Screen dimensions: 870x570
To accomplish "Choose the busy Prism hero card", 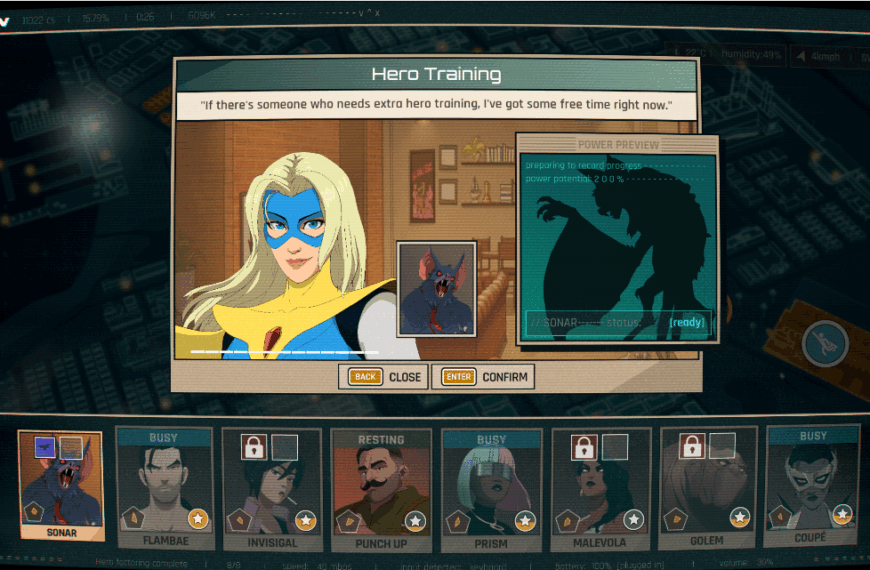I will point(491,488).
